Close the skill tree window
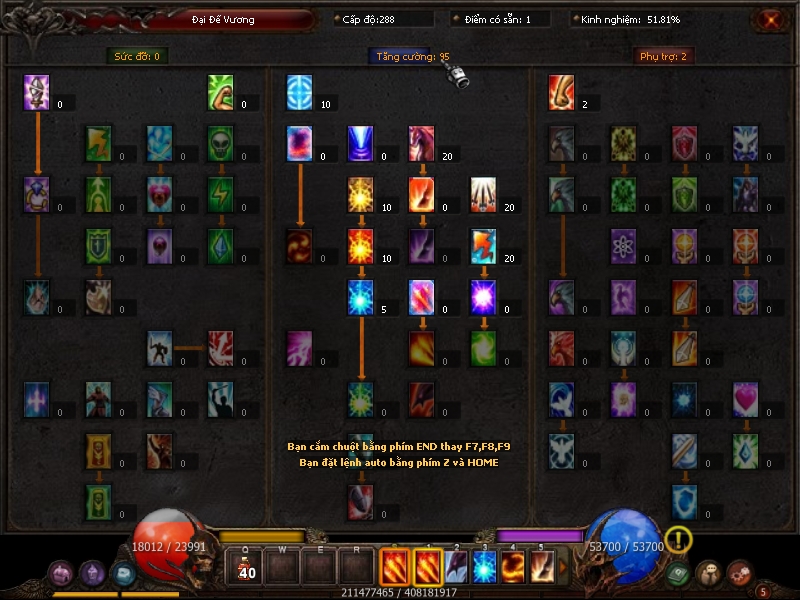Image resolution: width=800 pixels, height=600 pixels. (x=770, y=19)
